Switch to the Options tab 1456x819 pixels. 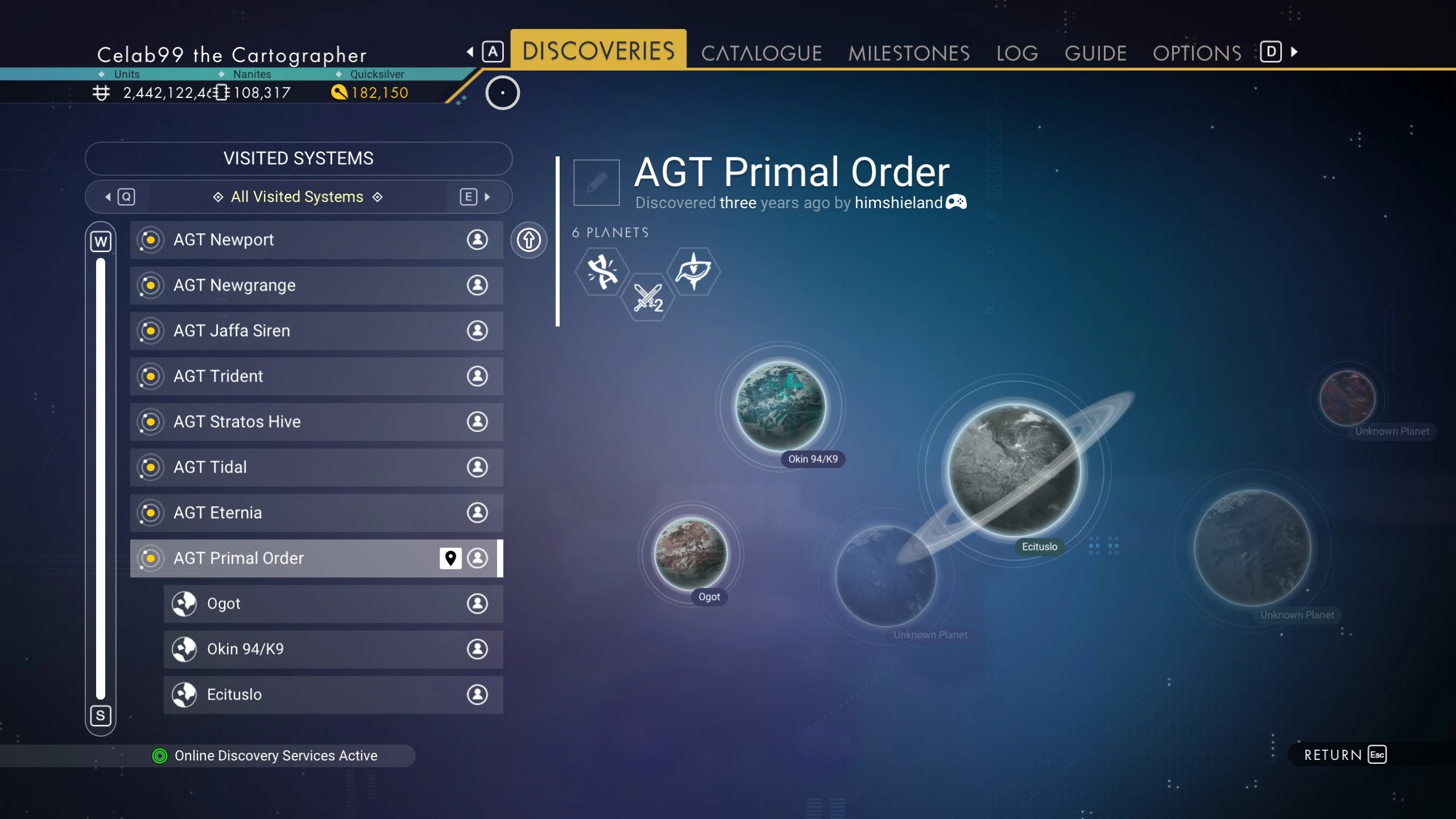tap(1197, 53)
